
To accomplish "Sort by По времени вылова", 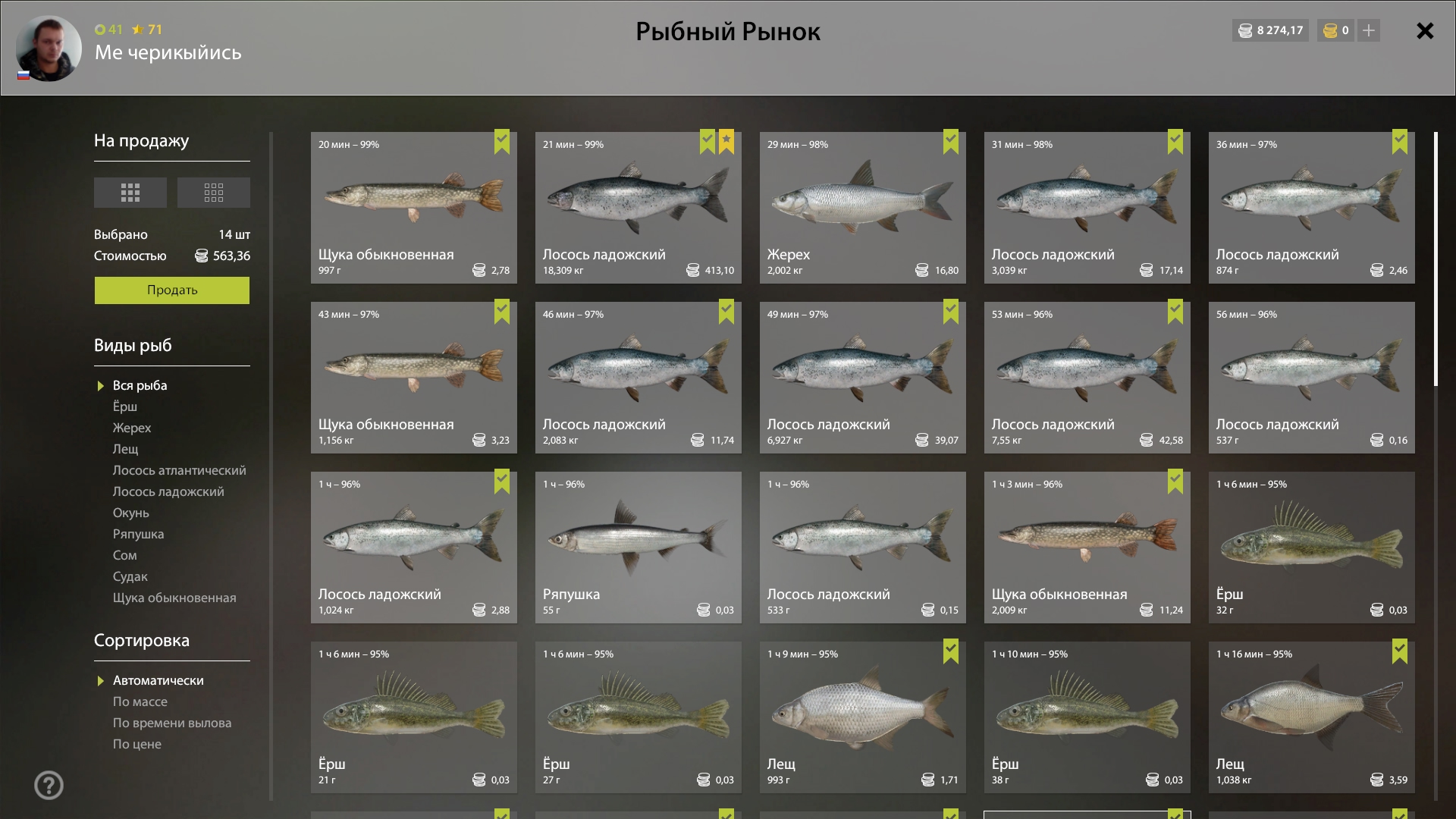I will (x=172, y=723).
